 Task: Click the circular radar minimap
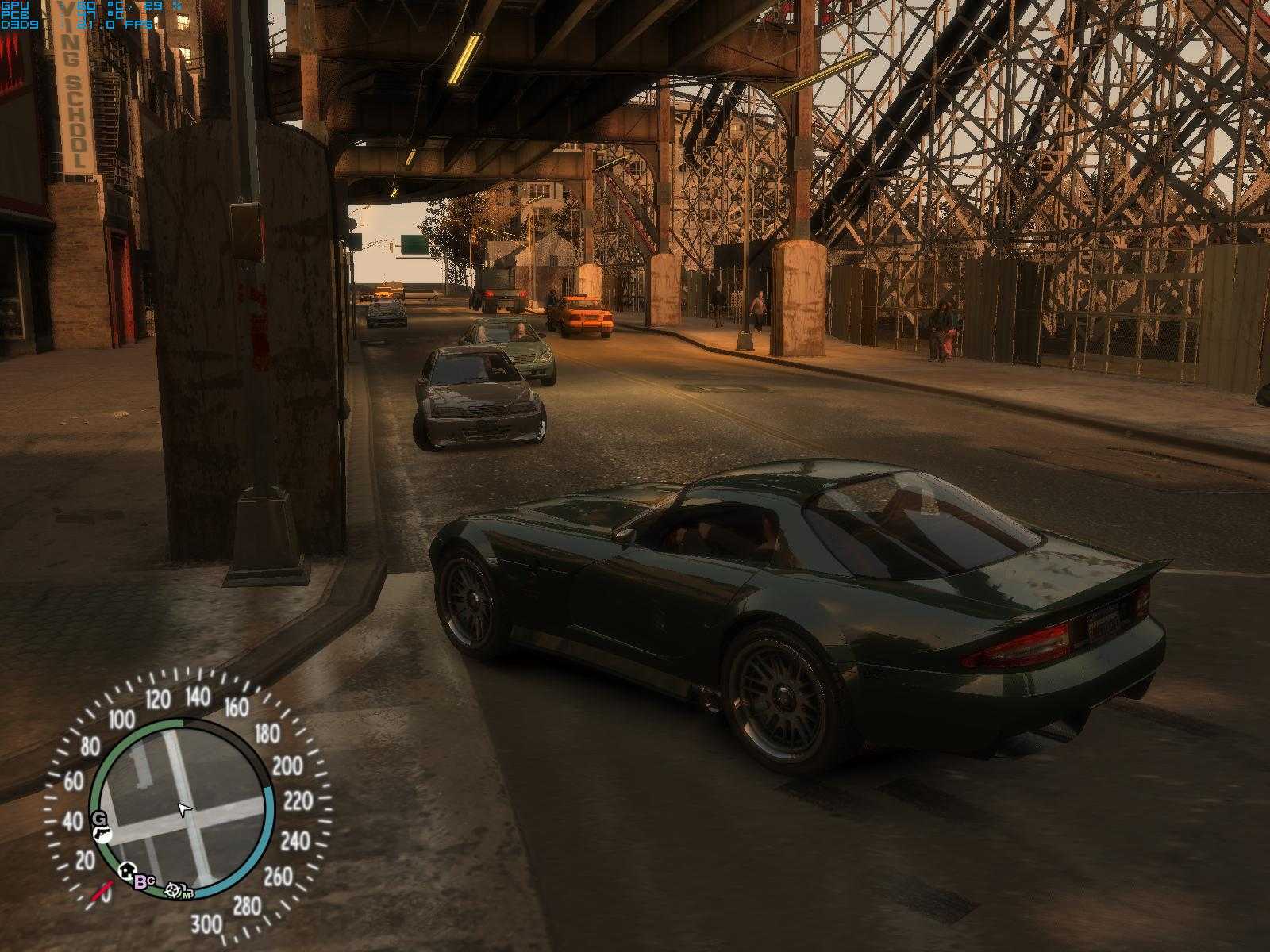click(183, 808)
